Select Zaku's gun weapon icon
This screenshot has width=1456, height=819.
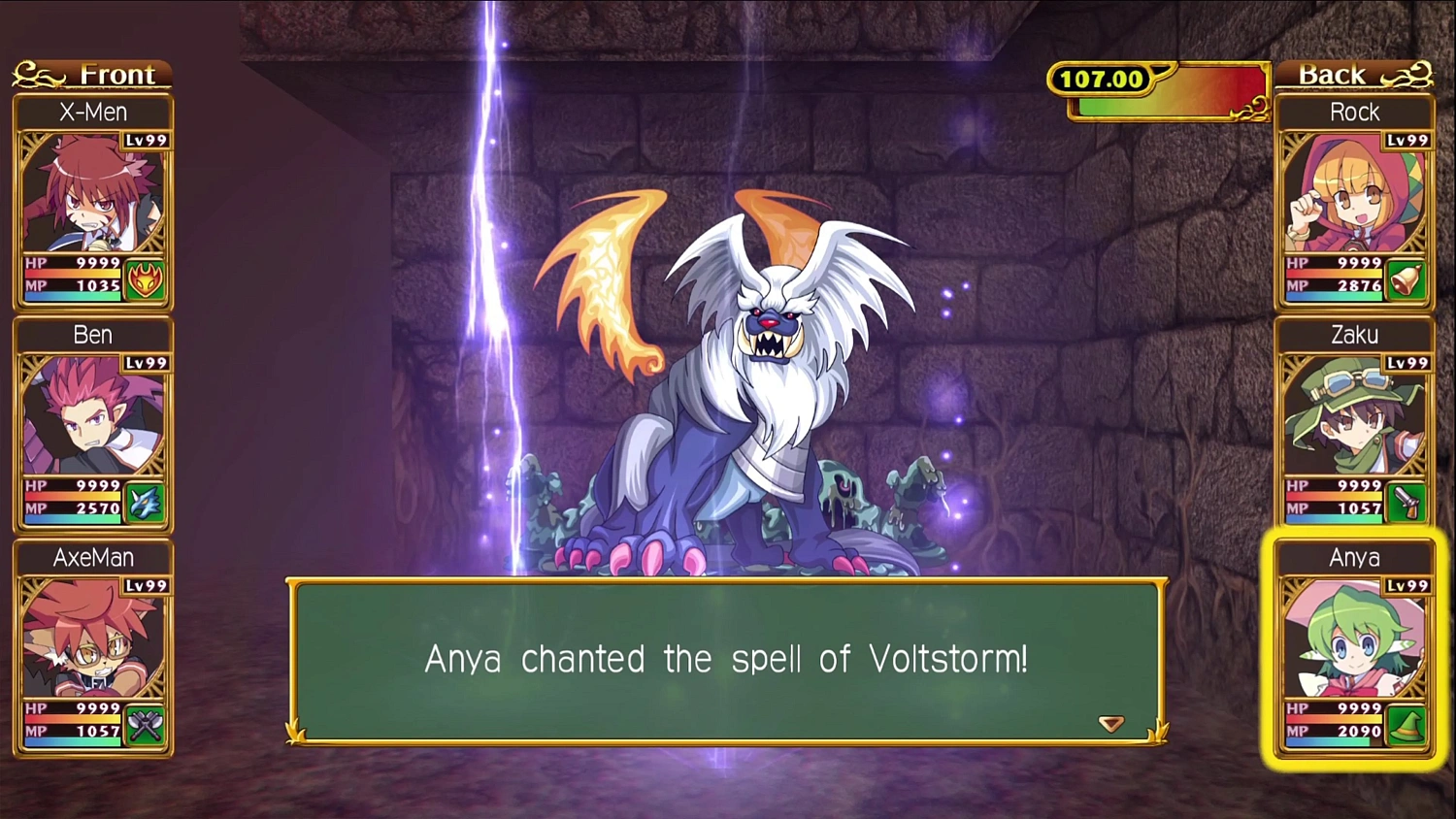click(x=1405, y=504)
